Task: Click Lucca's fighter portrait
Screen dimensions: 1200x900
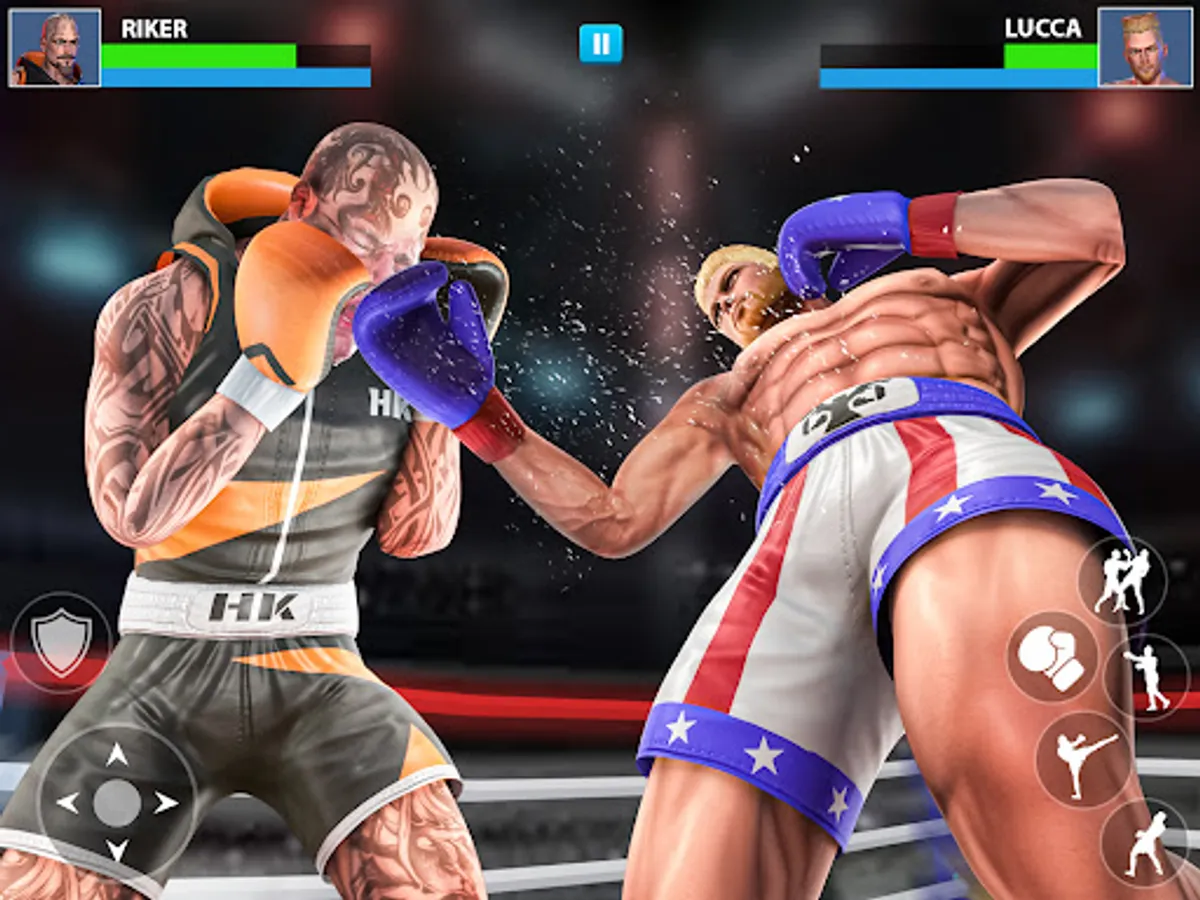Action: (x=1145, y=47)
